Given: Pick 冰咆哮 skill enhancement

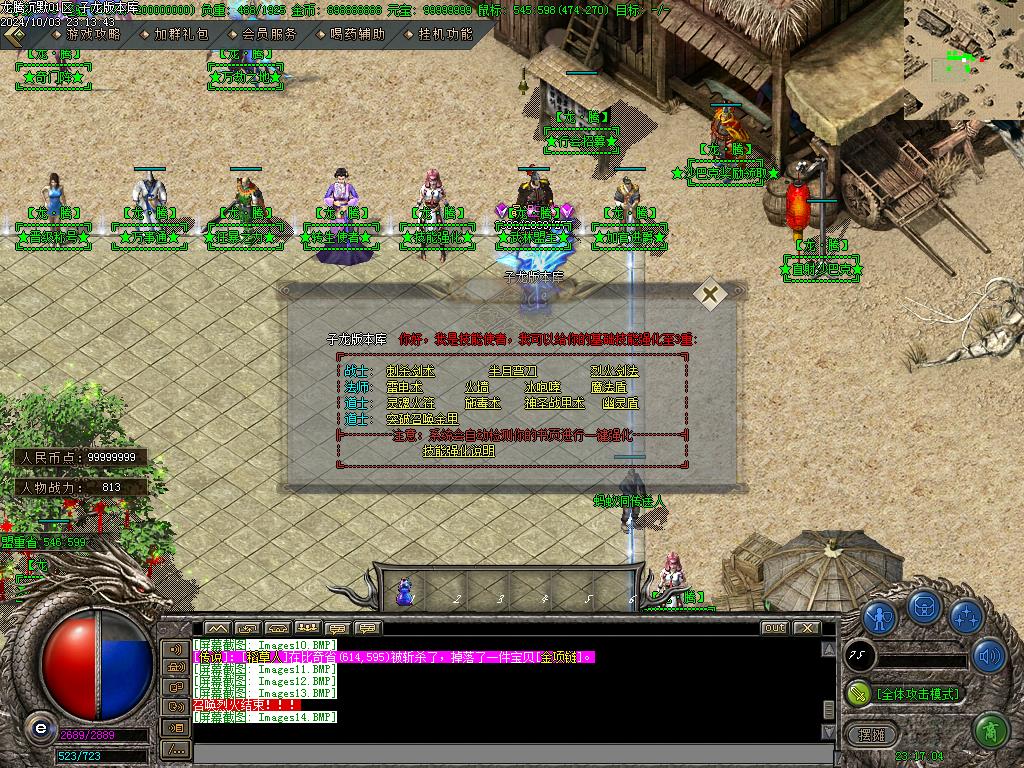Looking at the screenshot, I should [542, 387].
